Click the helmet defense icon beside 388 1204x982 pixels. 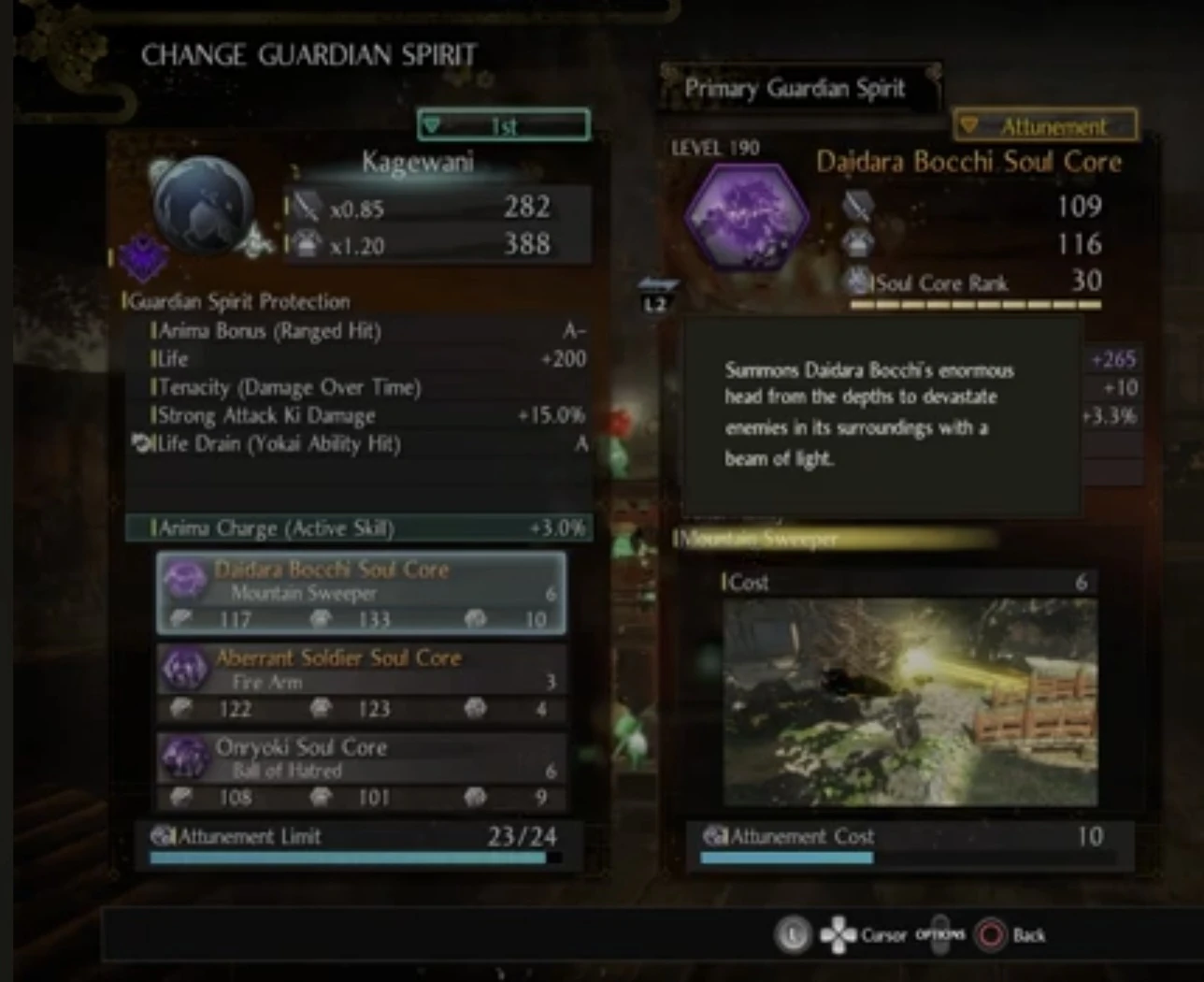click(309, 242)
